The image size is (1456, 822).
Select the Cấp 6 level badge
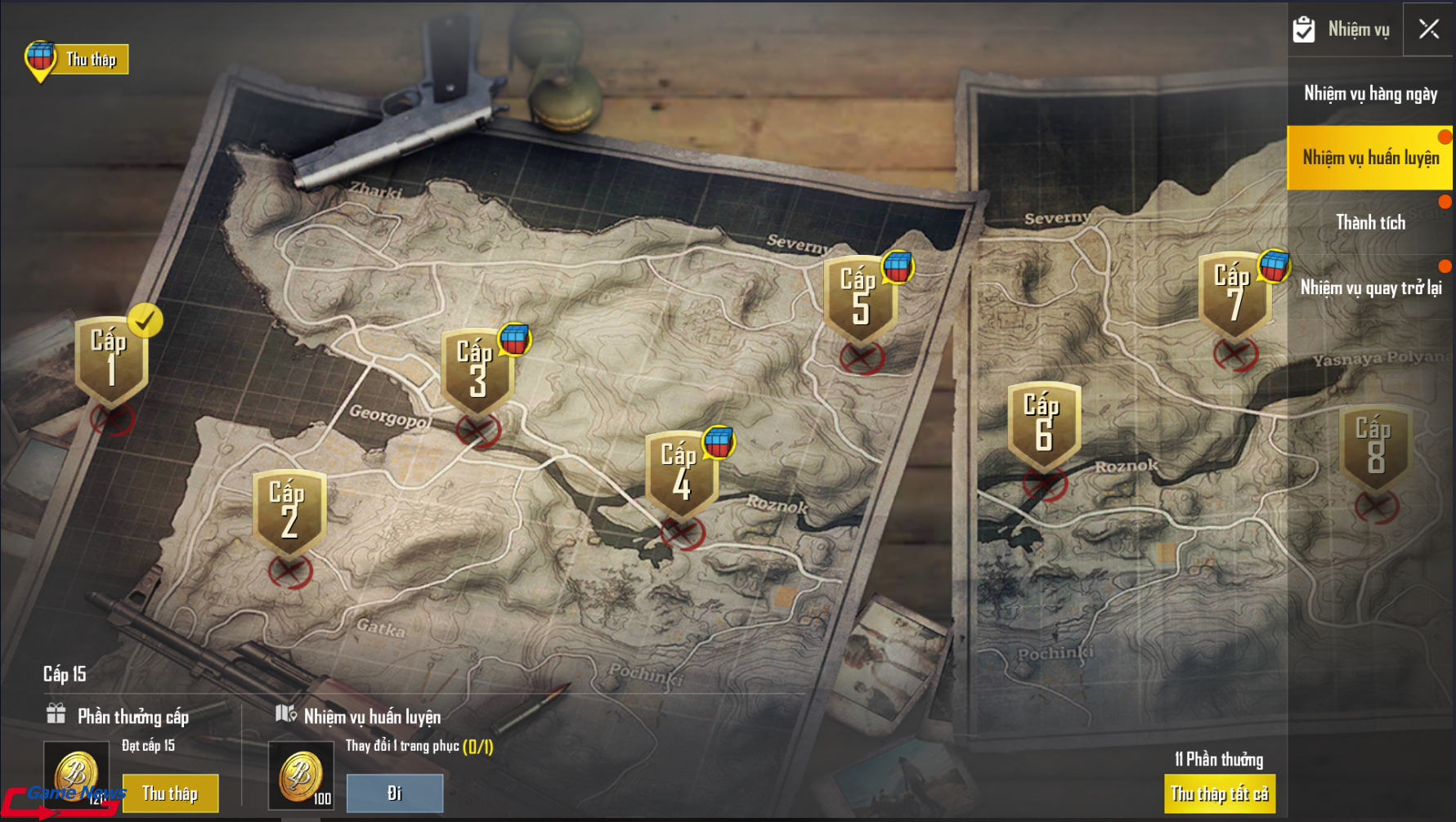click(x=1043, y=425)
